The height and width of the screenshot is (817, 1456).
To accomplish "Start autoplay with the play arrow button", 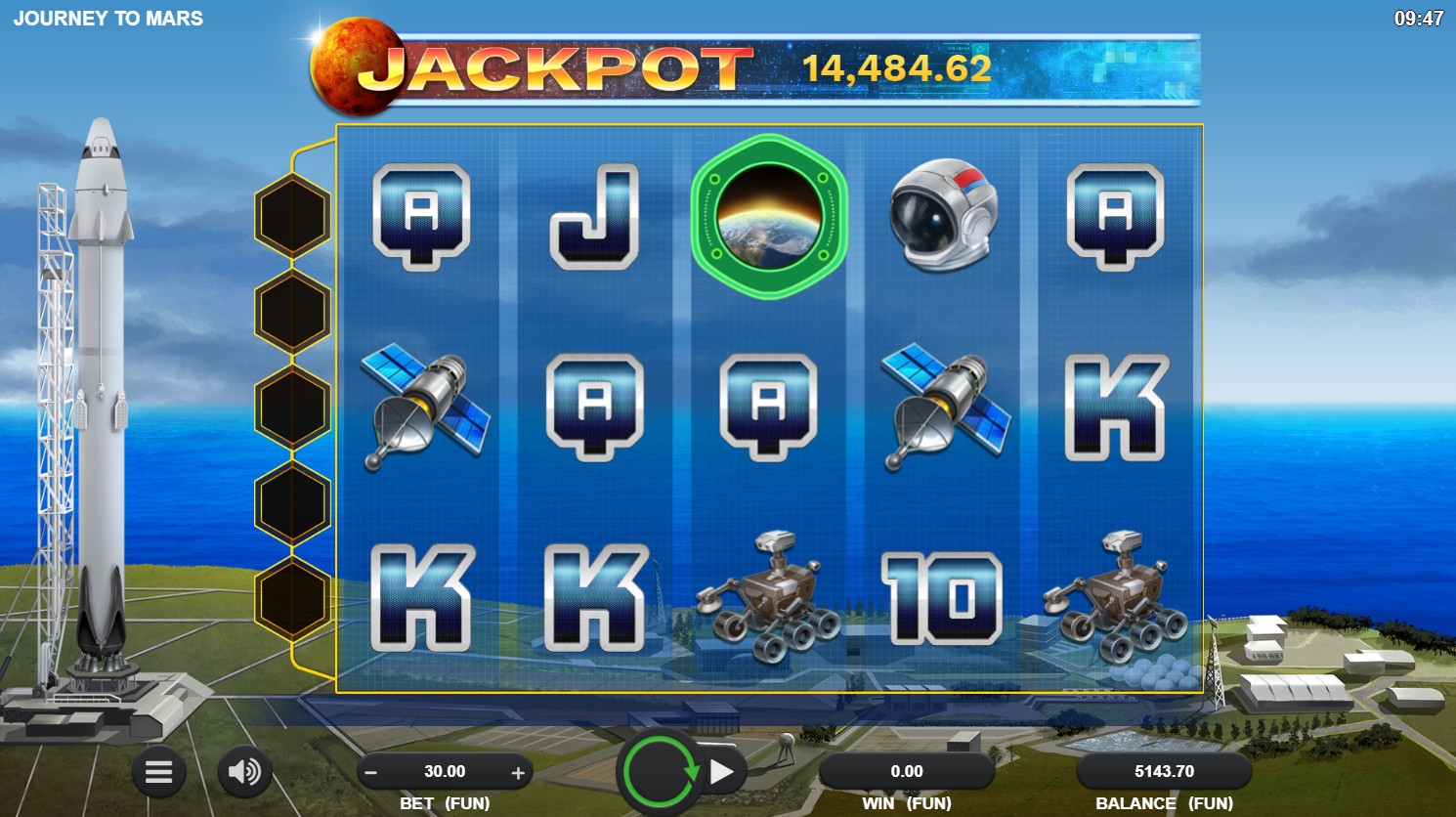I will [x=723, y=772].
